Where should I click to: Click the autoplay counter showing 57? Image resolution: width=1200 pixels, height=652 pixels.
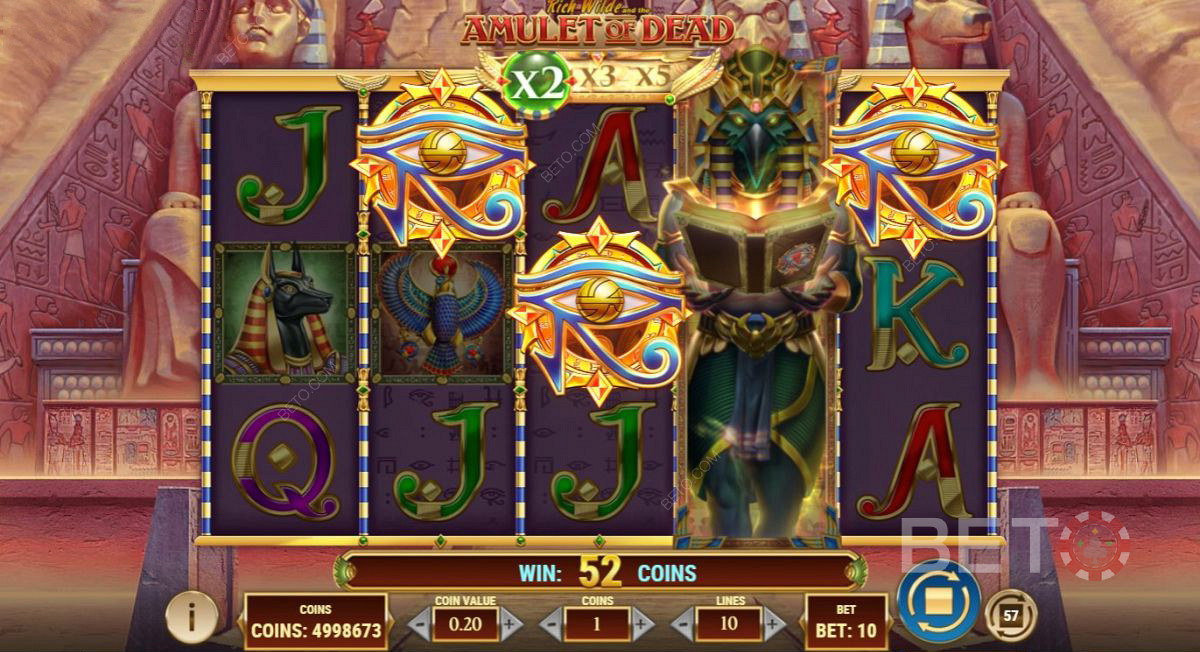click(1009, 615)
